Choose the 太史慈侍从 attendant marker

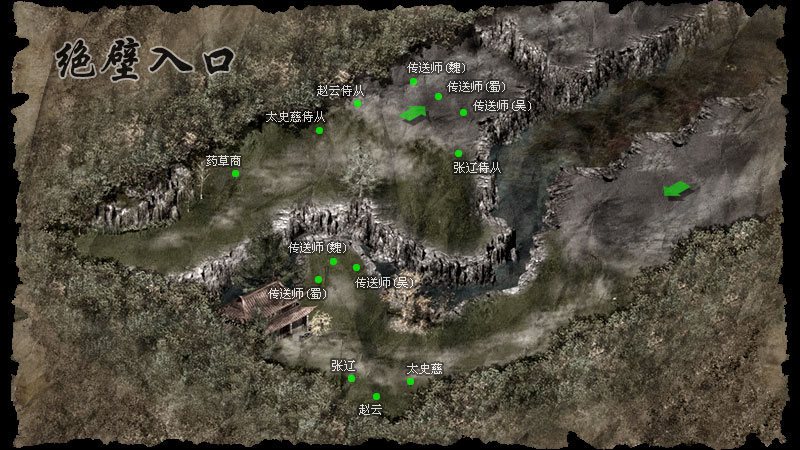pyautogui.click(x=319, y=130)
